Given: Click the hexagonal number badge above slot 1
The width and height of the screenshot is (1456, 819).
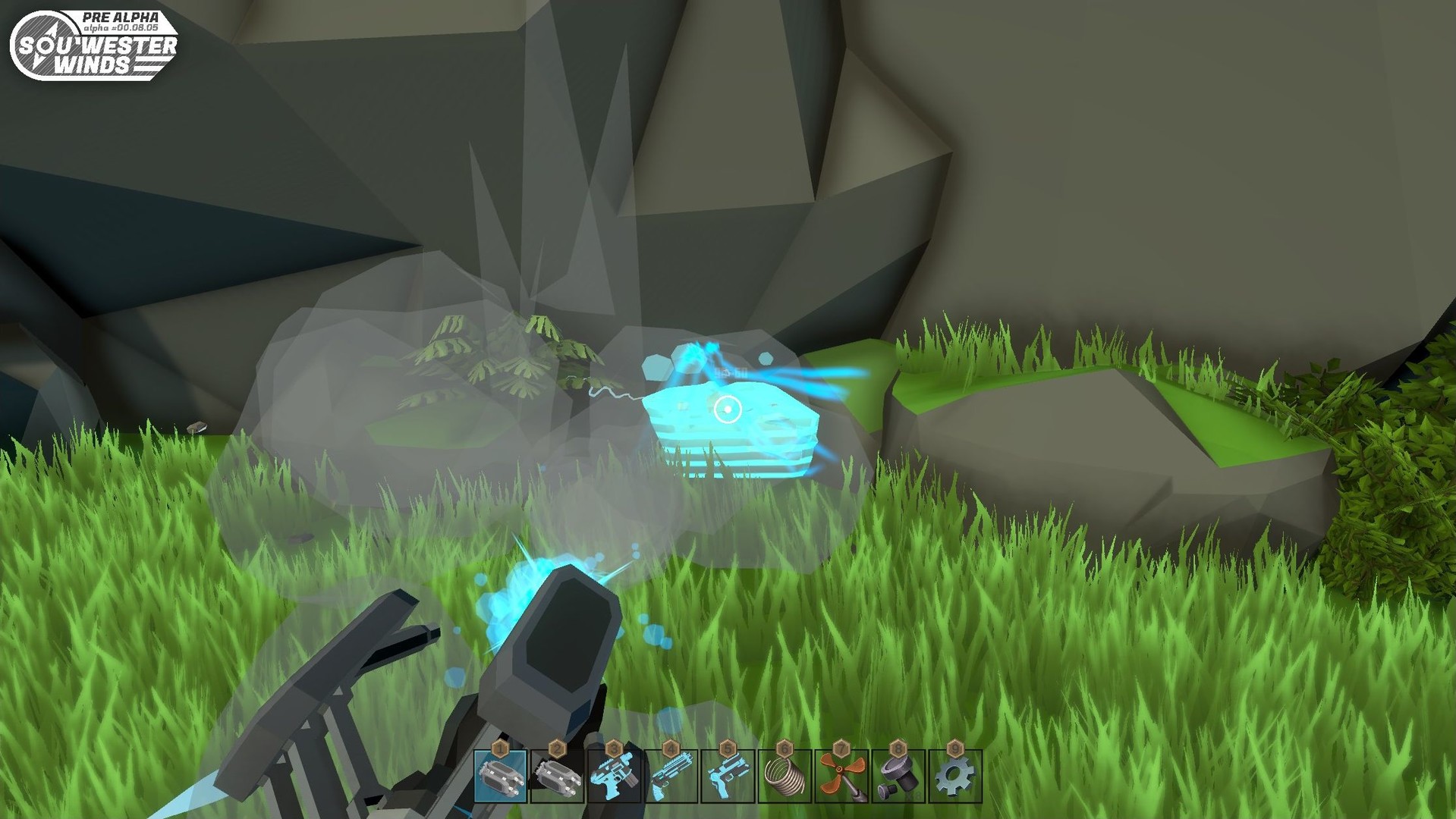Looking at the screenshot, I should (500, 748).
